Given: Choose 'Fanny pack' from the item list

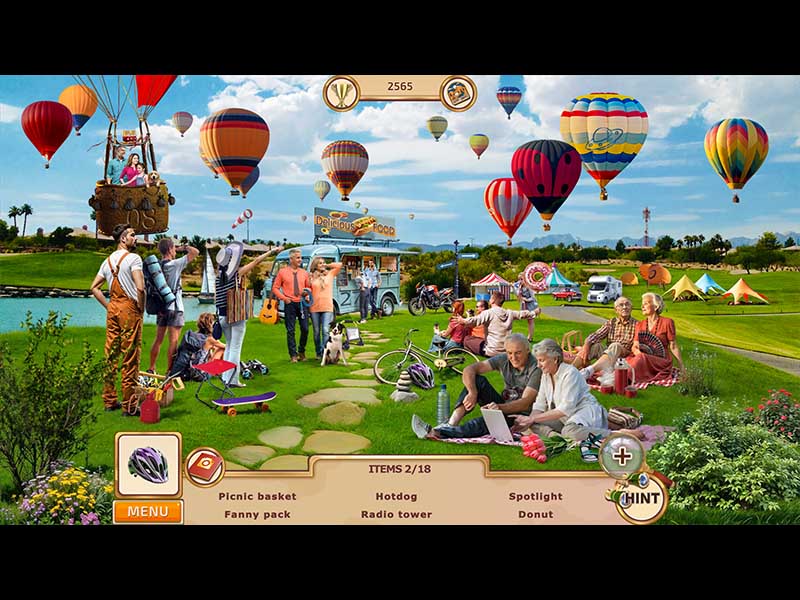Looking at the screenshot, I should pyautogui.click(x=257, y=514).
